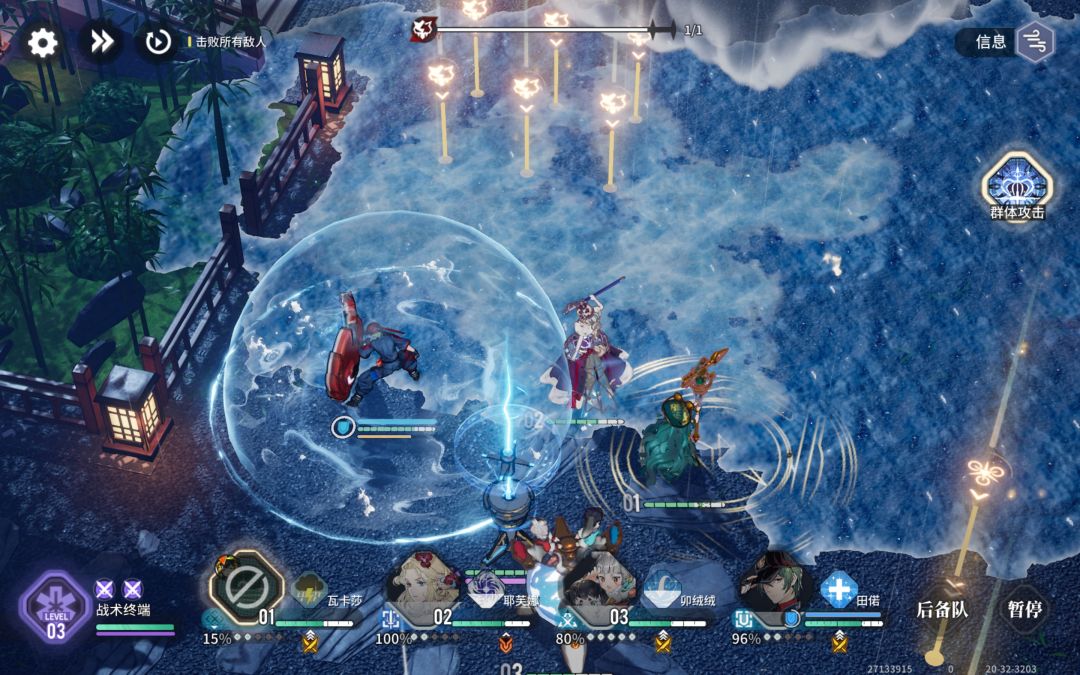This screenshot has width=1080, height=675.
Task: Open the 后备队 reserve team
Action: pyautogui.click(x=942, y=608)
